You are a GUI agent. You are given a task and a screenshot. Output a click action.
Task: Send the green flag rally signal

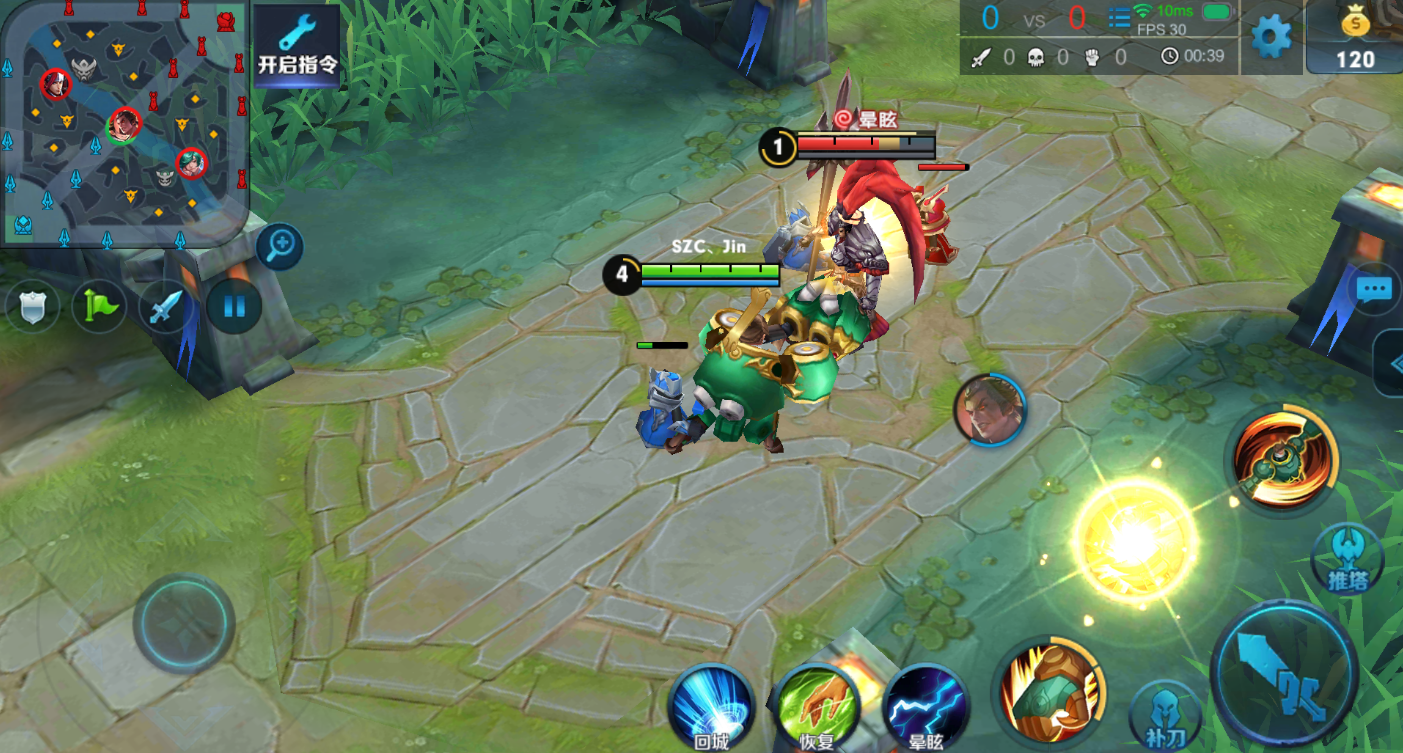pyautogui.click(x=99, y=306)
